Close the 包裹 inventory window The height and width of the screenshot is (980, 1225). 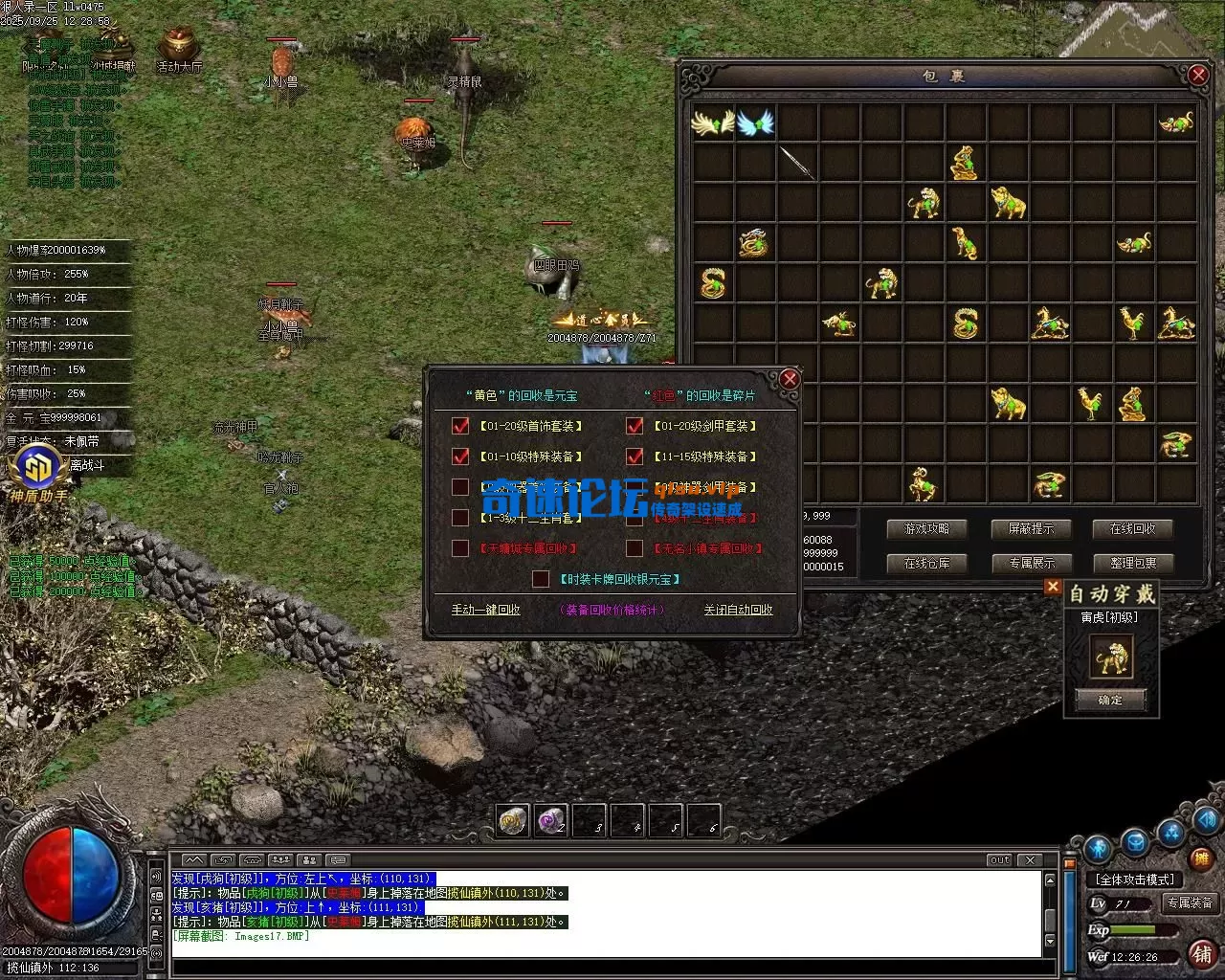click(1197, 75)
